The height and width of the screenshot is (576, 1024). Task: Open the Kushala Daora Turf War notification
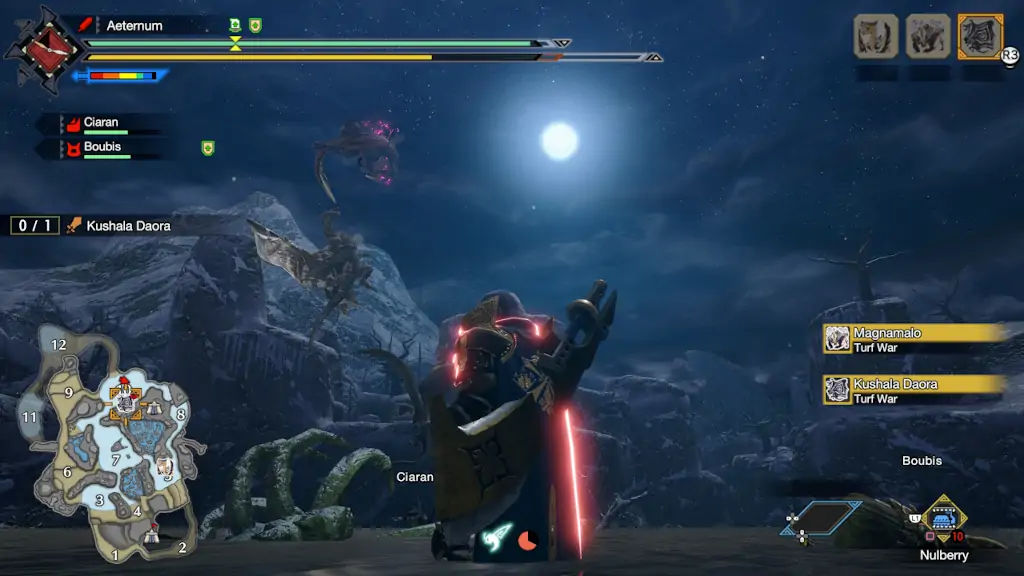(x=912, y=390)
